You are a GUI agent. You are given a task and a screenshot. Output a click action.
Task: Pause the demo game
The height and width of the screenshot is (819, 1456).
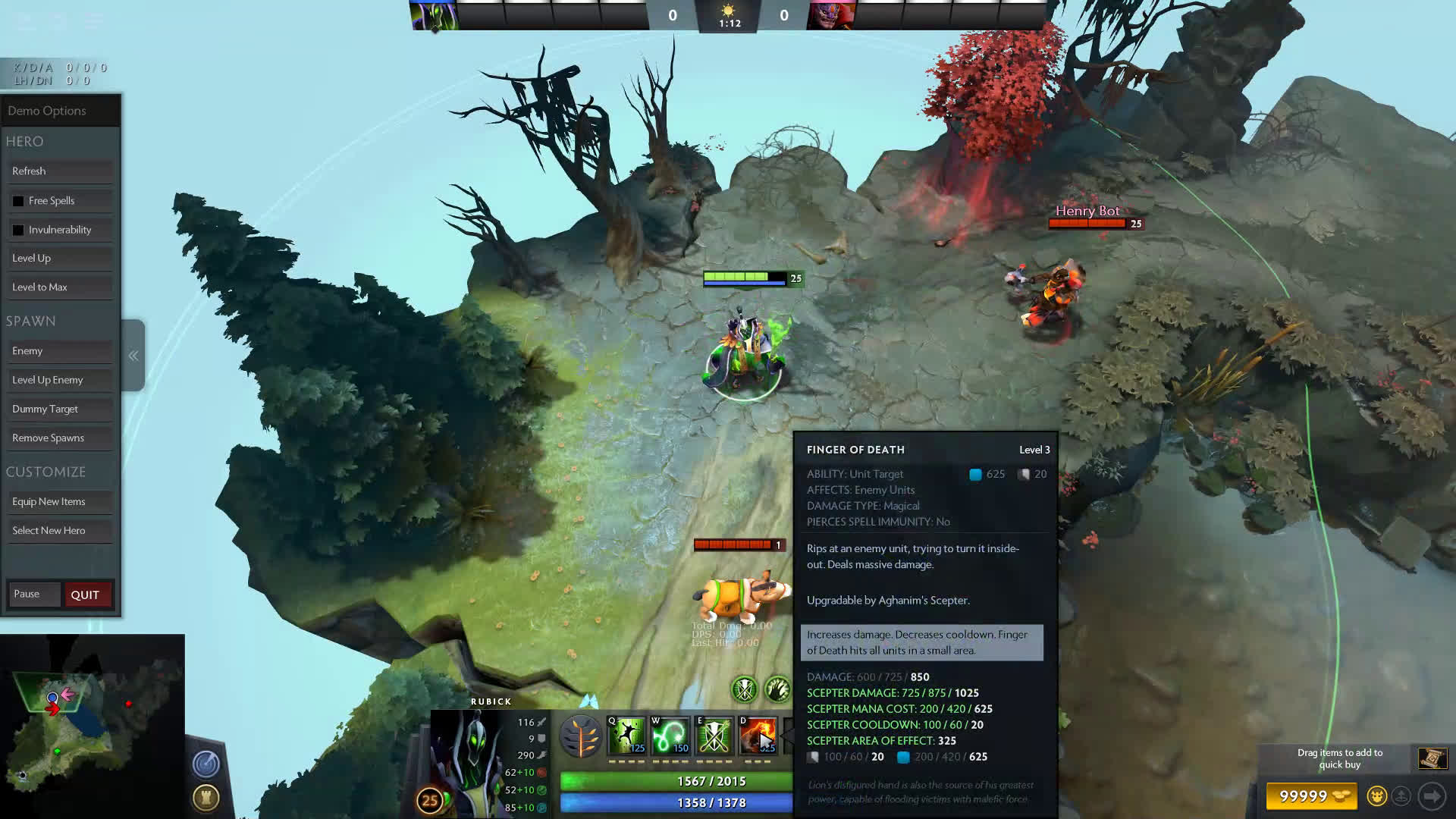point(33,595)
